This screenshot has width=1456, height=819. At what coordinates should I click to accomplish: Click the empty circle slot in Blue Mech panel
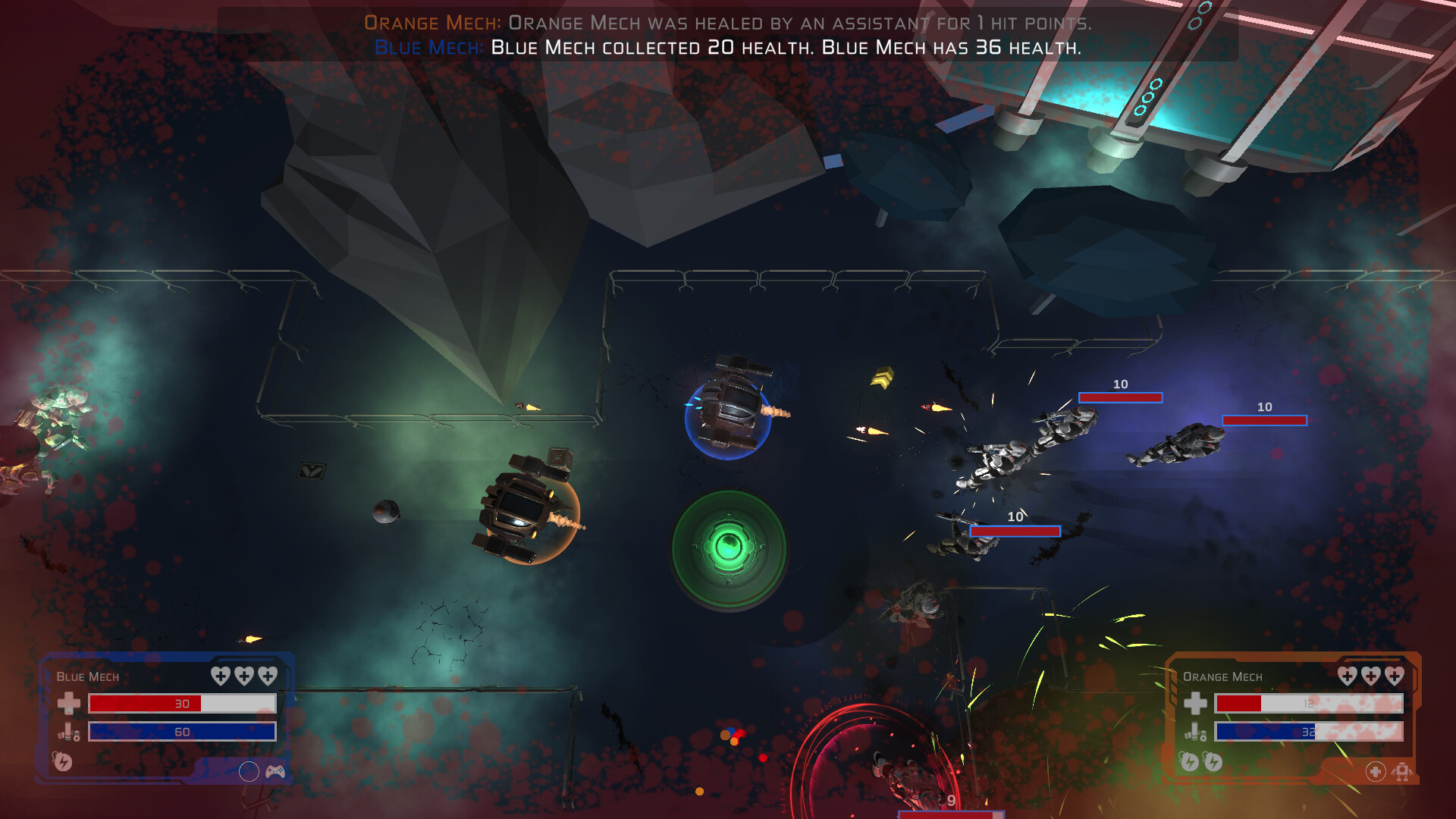[x=249, y=770]
